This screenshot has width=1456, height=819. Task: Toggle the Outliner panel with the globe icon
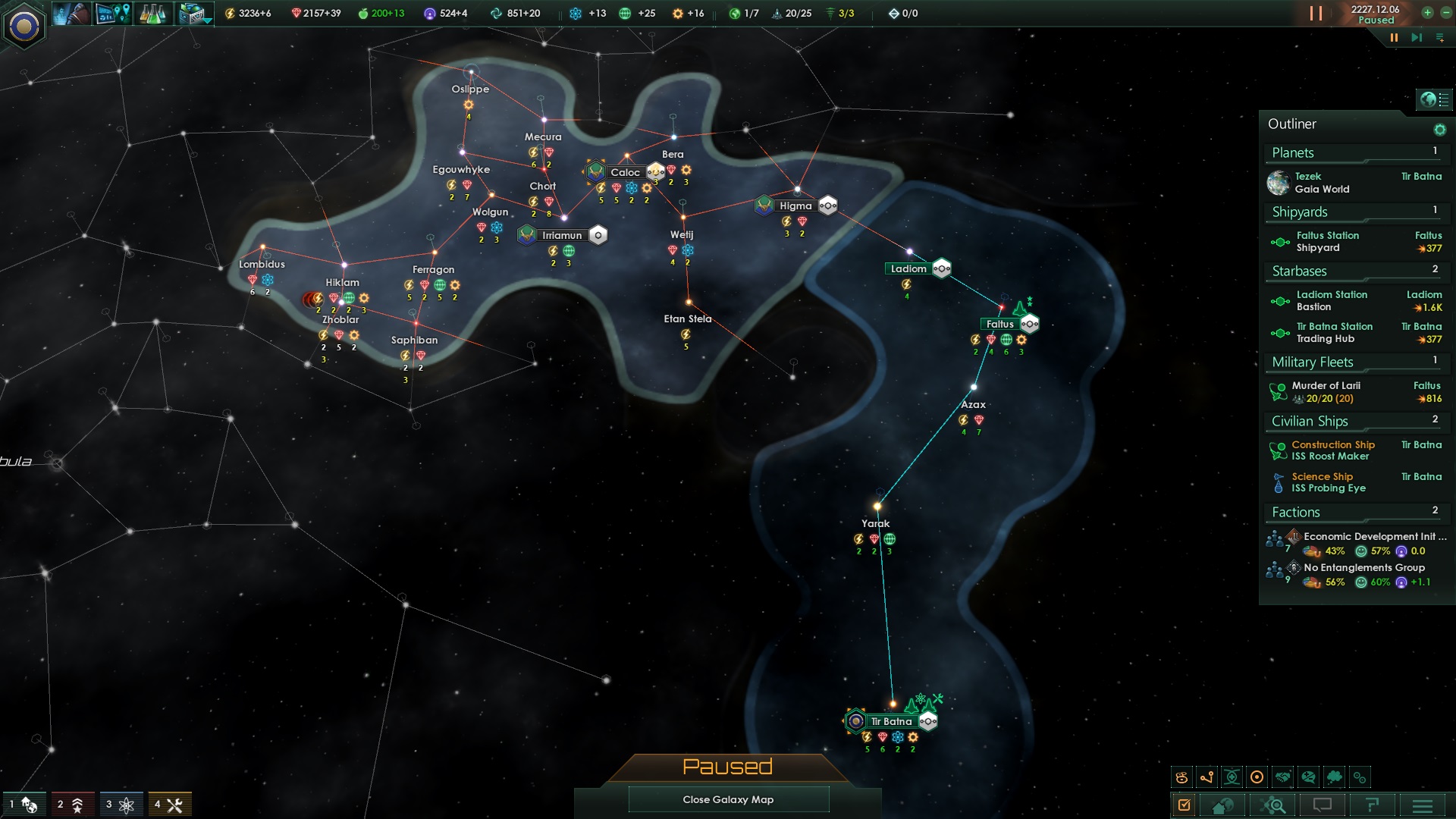point(1429,98)
